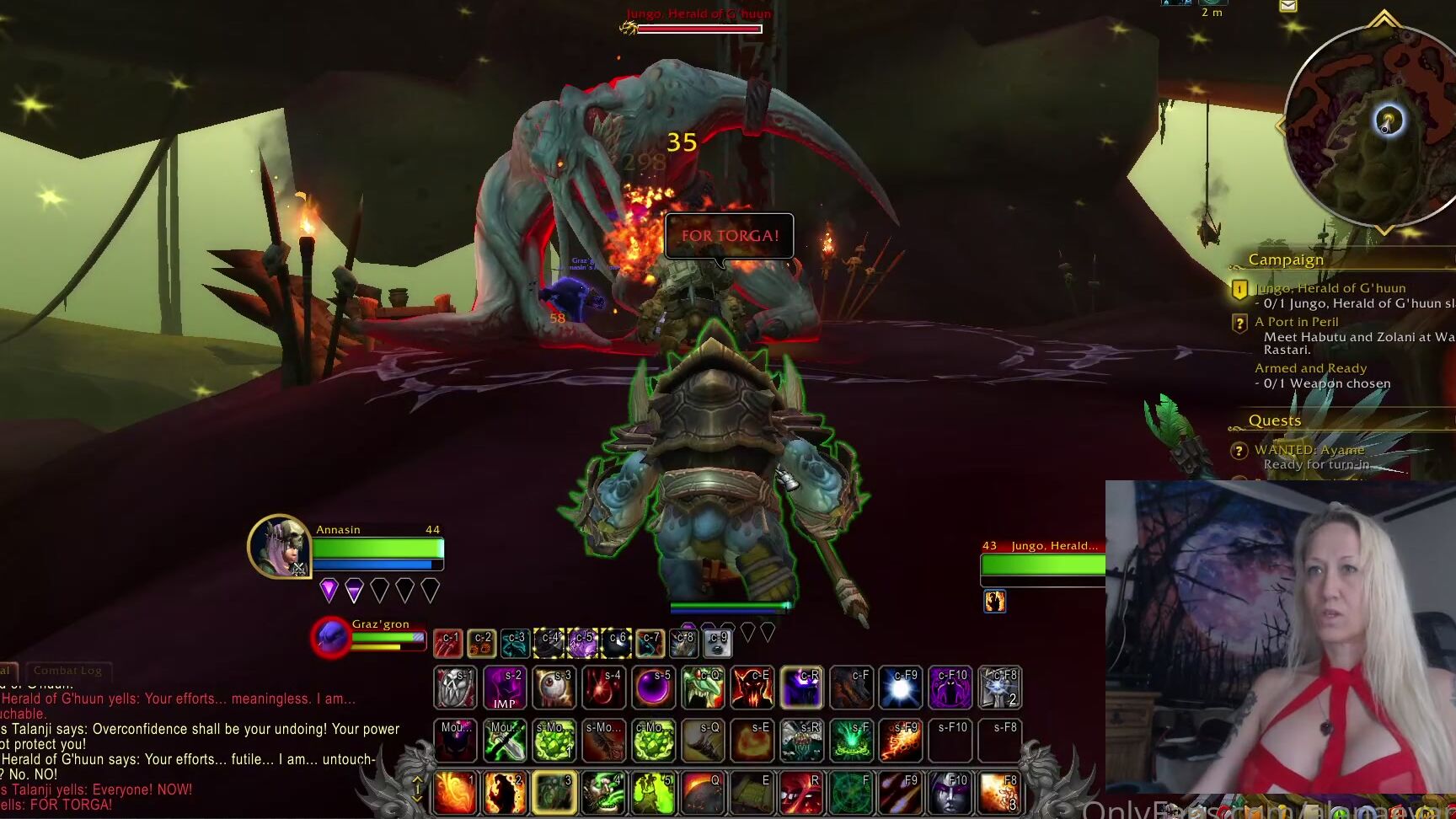Activate the dragon-head ability on c-Q
Viewport: 1456px width, 819px height.
(x=703, y=688)
